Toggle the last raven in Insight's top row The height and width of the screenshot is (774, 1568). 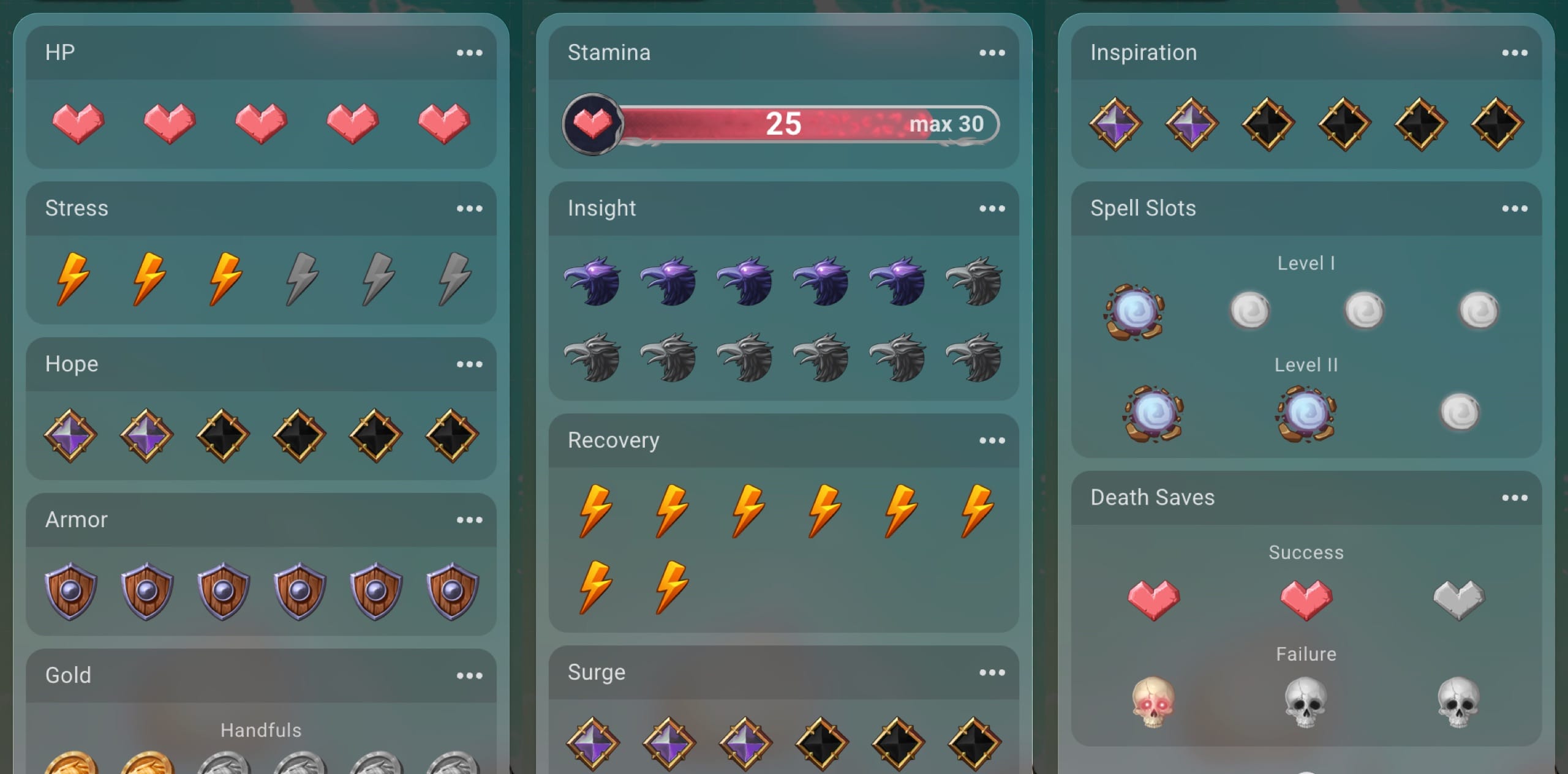pyautogui.click(x=974, y=282)
